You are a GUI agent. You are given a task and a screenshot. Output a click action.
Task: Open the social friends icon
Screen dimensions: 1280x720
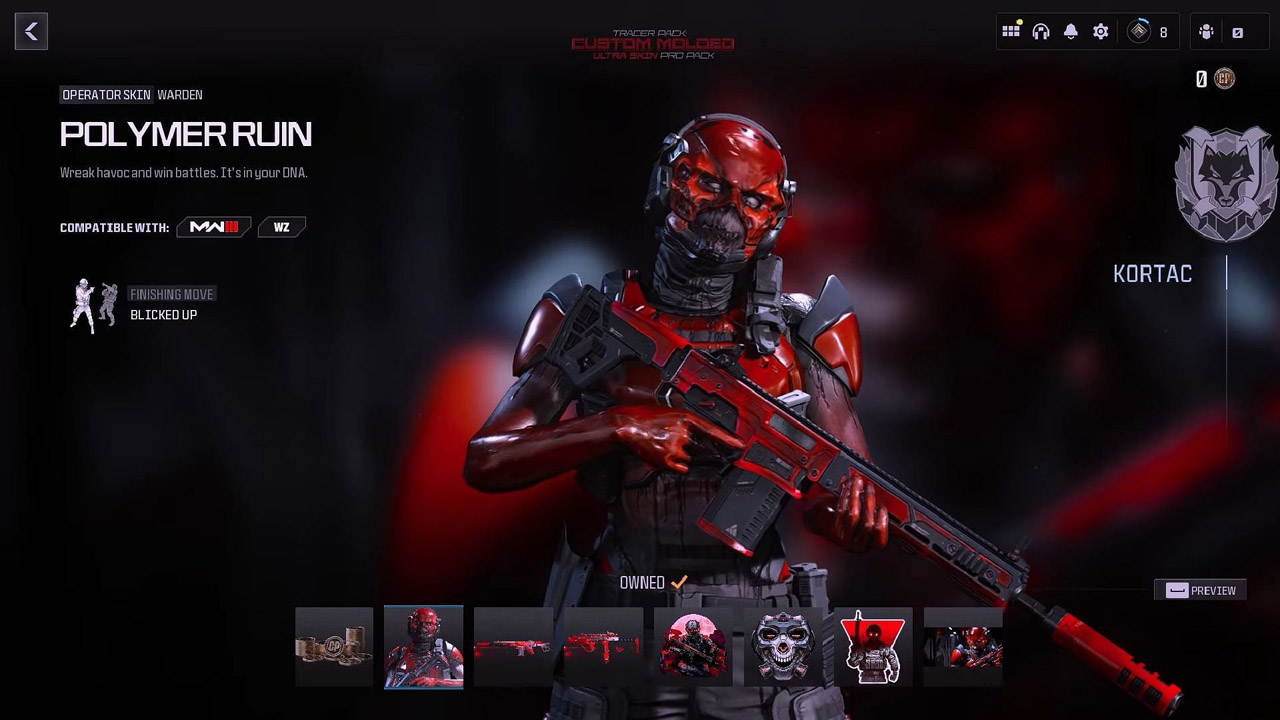[x=1205, y=32]
